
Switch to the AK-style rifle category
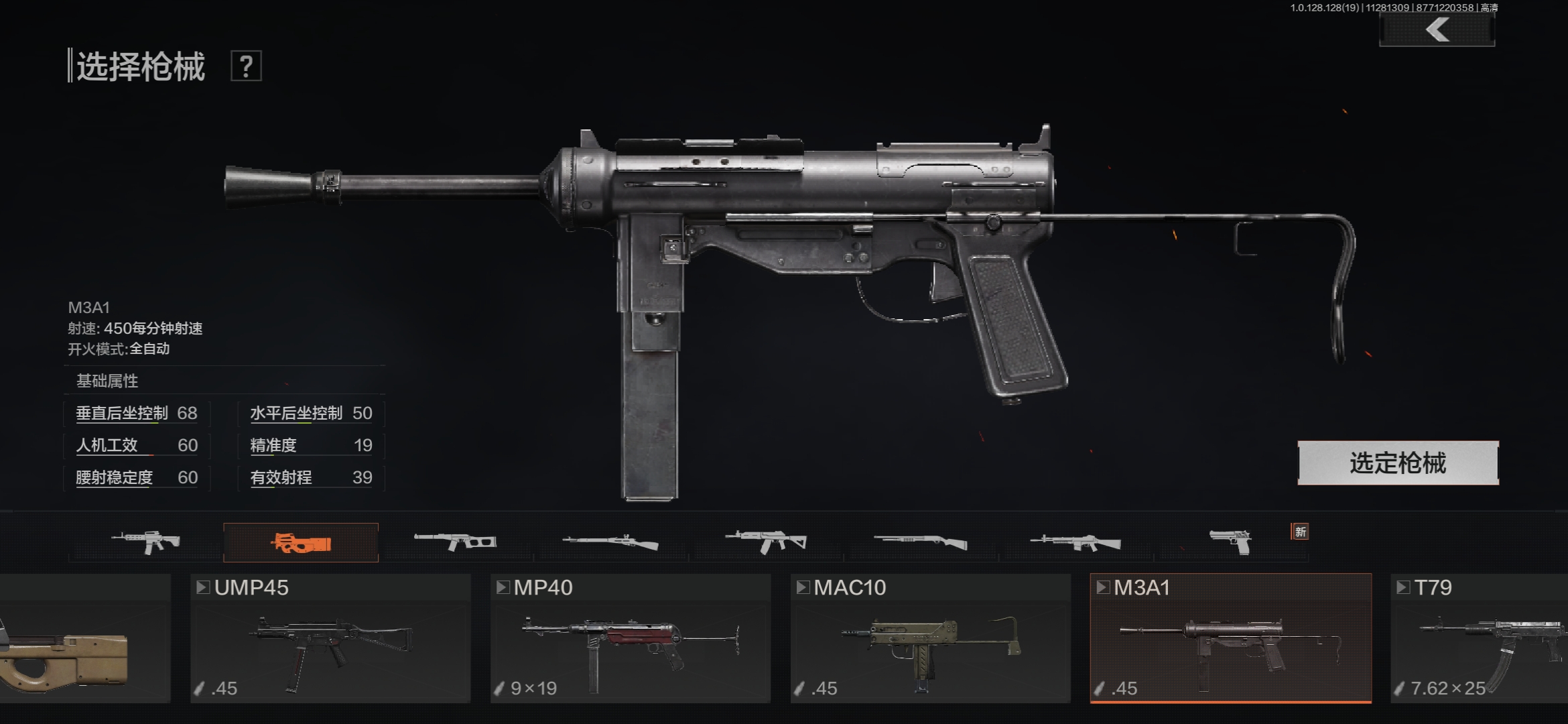[x=766, y=542]
